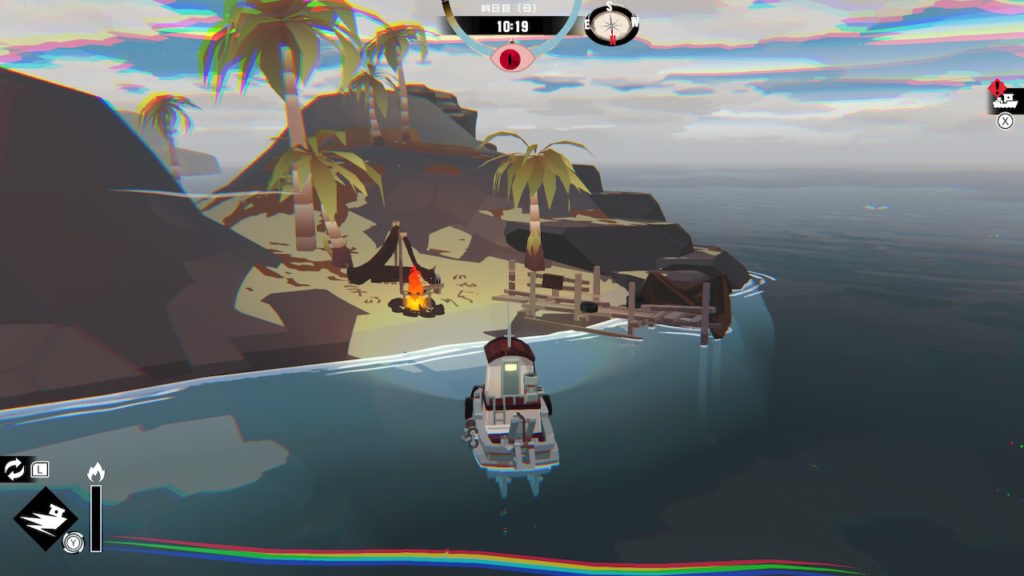This screenshot has width=1024, height=576.
Task: Activate the Haste boat ability icon
Action: tap(45, 519)
